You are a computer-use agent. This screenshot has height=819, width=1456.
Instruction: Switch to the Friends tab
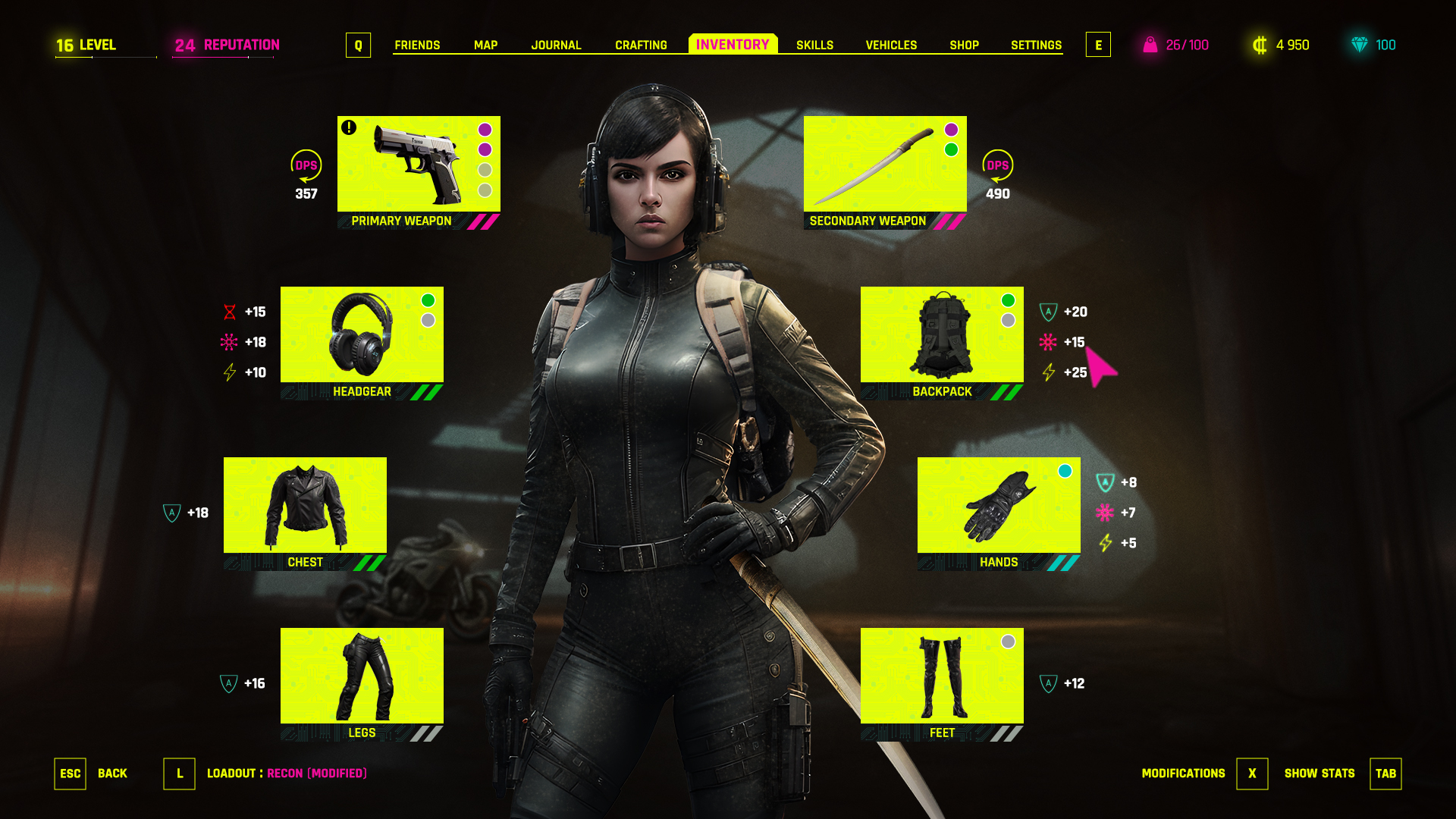click(417, 45)
